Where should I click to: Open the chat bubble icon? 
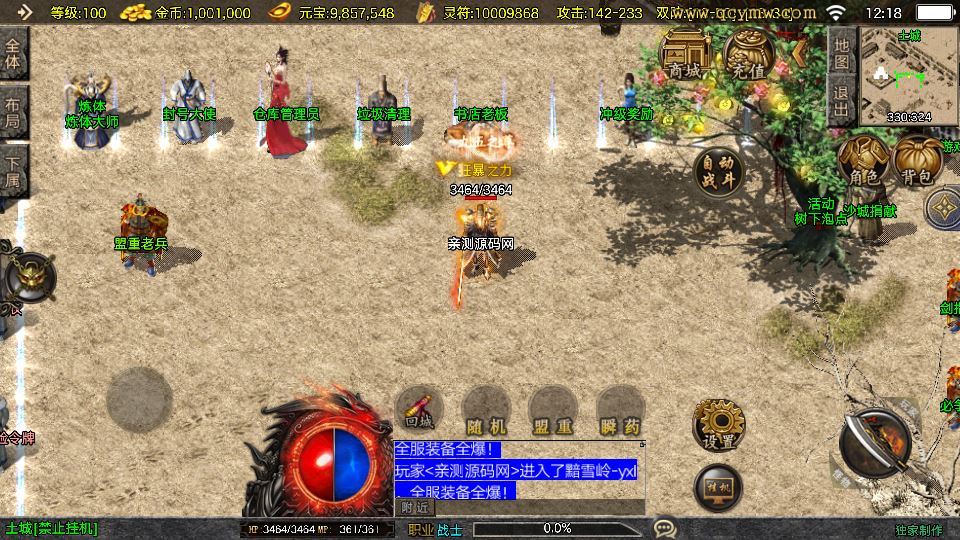(x=664, y=528)
